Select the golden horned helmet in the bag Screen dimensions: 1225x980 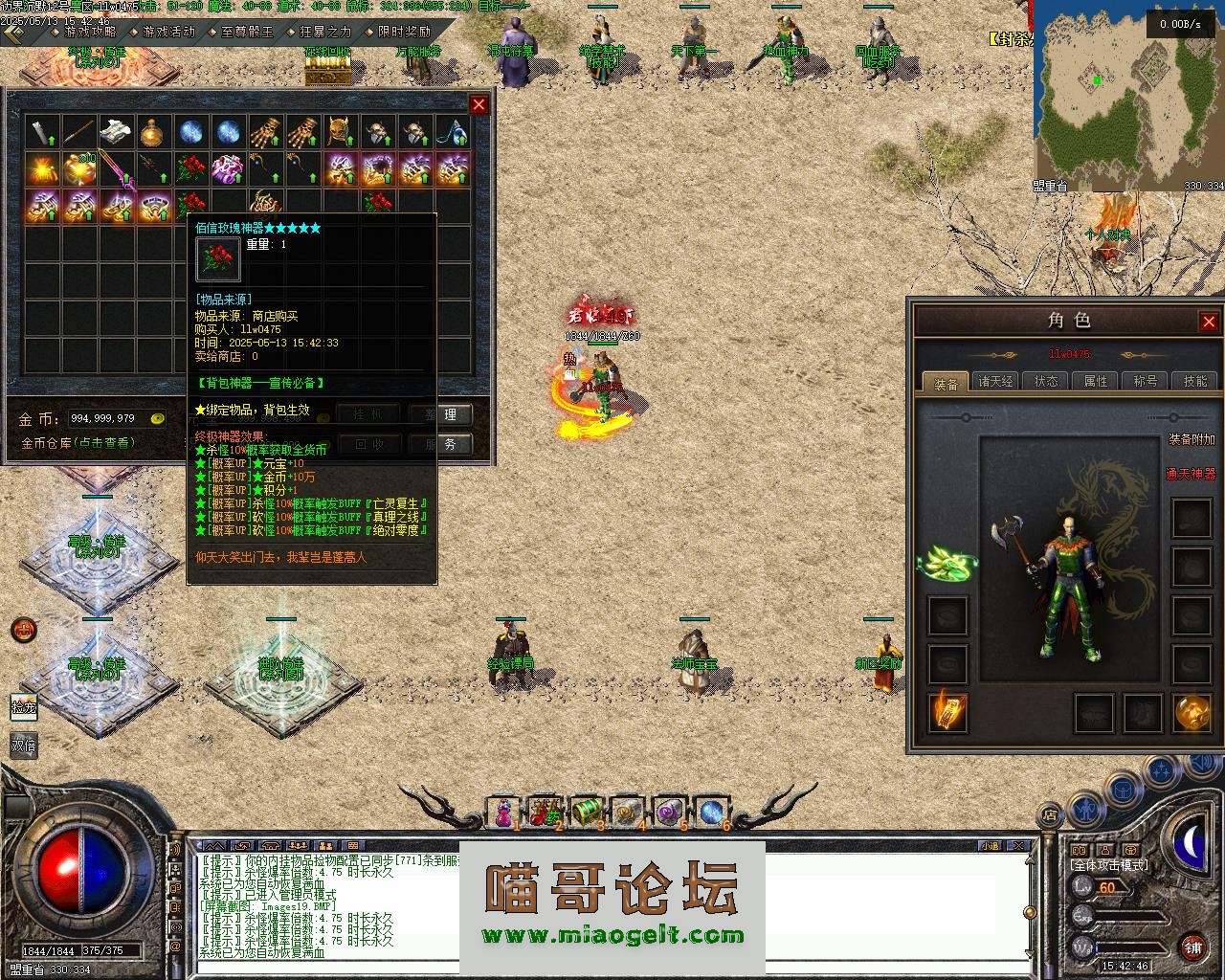339,132
